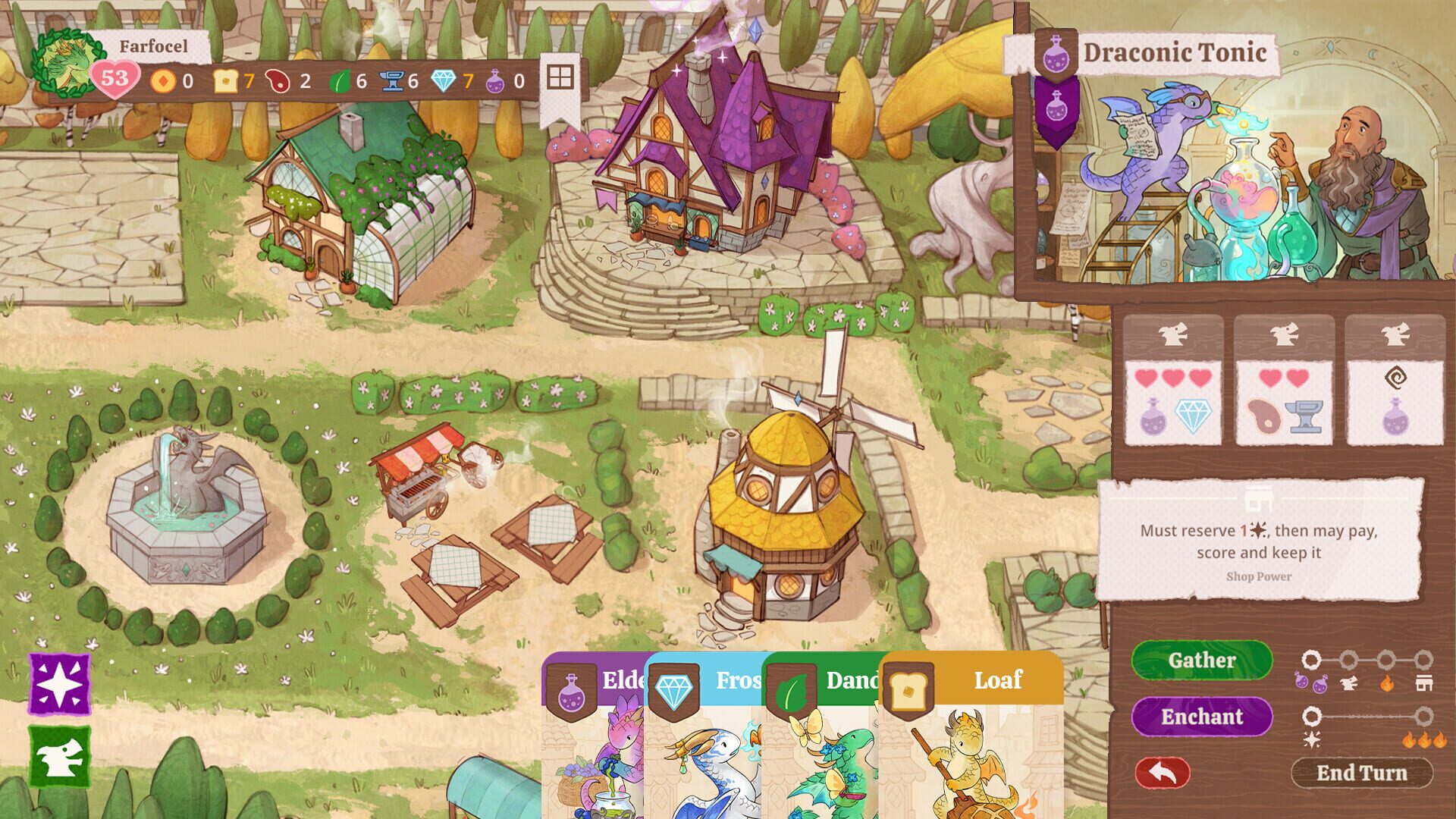Toggle the first node on the Gather track
Image resolution: width=1456 pixels, height=819 pixels.
pos(1312,660)
